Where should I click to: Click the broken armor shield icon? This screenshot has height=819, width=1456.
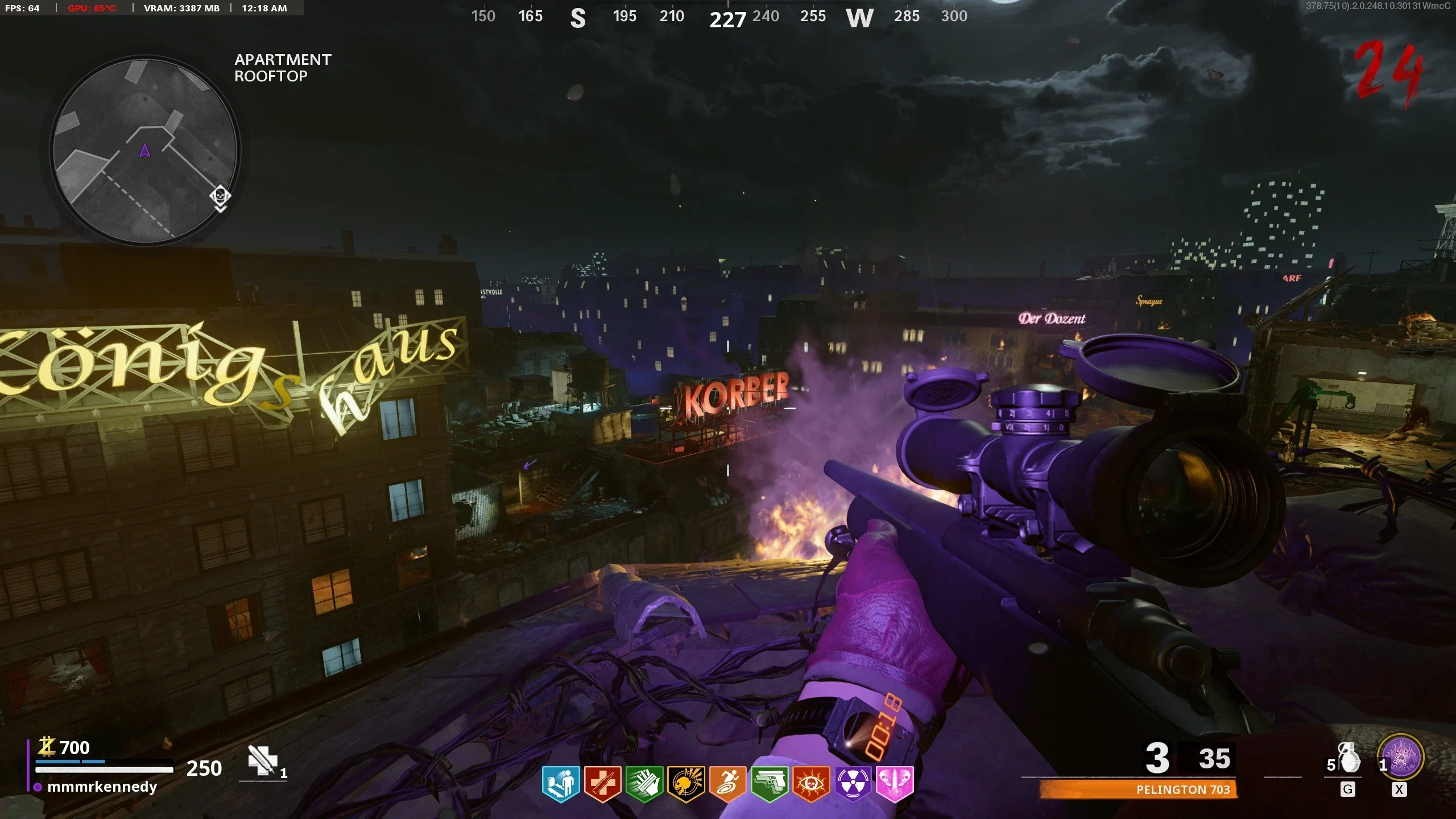pyautogui.click(x=263, y=760)
